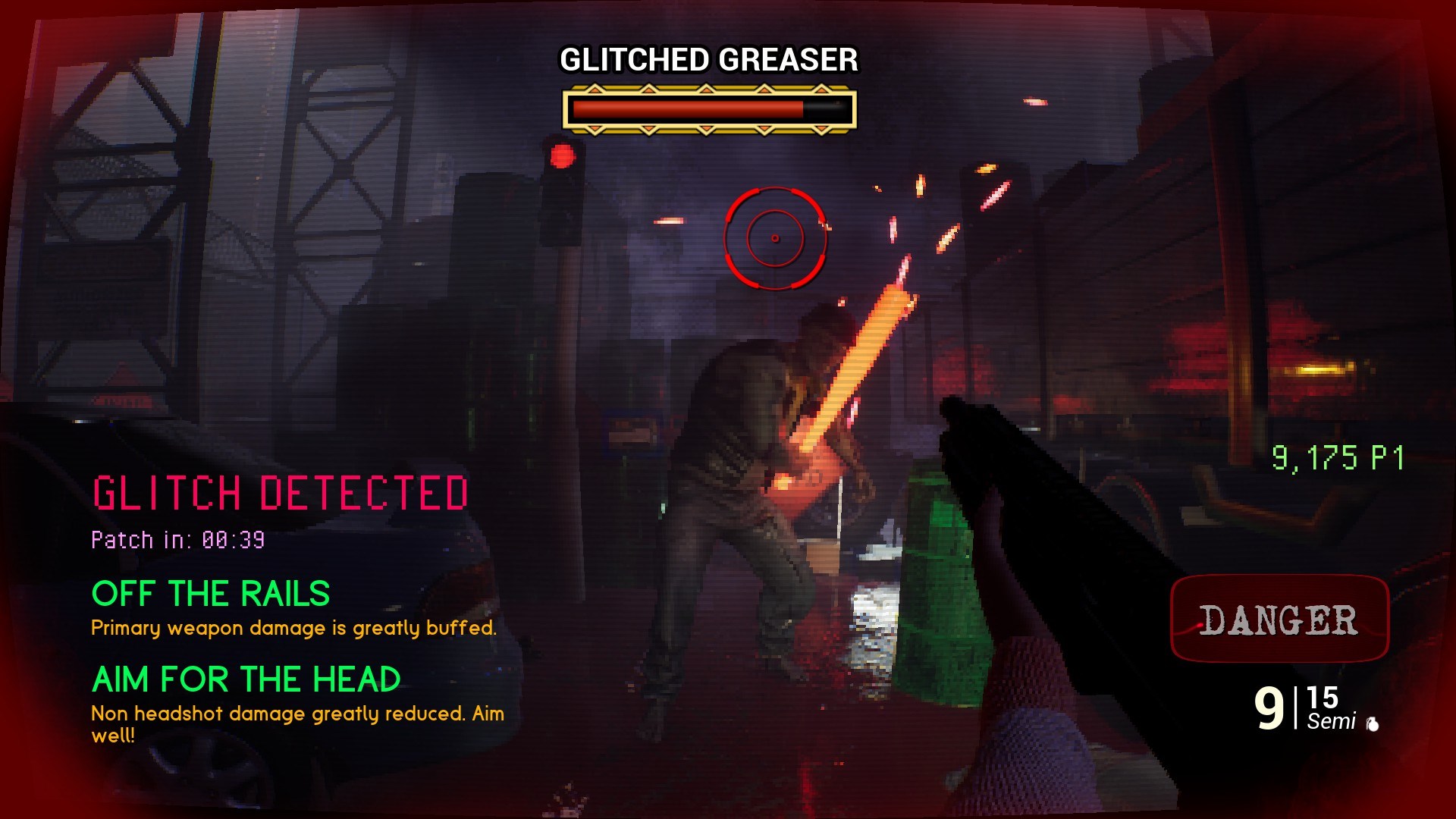Click the red boss health progress bar
The height and width of the screenshot is (819, 1456).
click(x=686, y=108)
